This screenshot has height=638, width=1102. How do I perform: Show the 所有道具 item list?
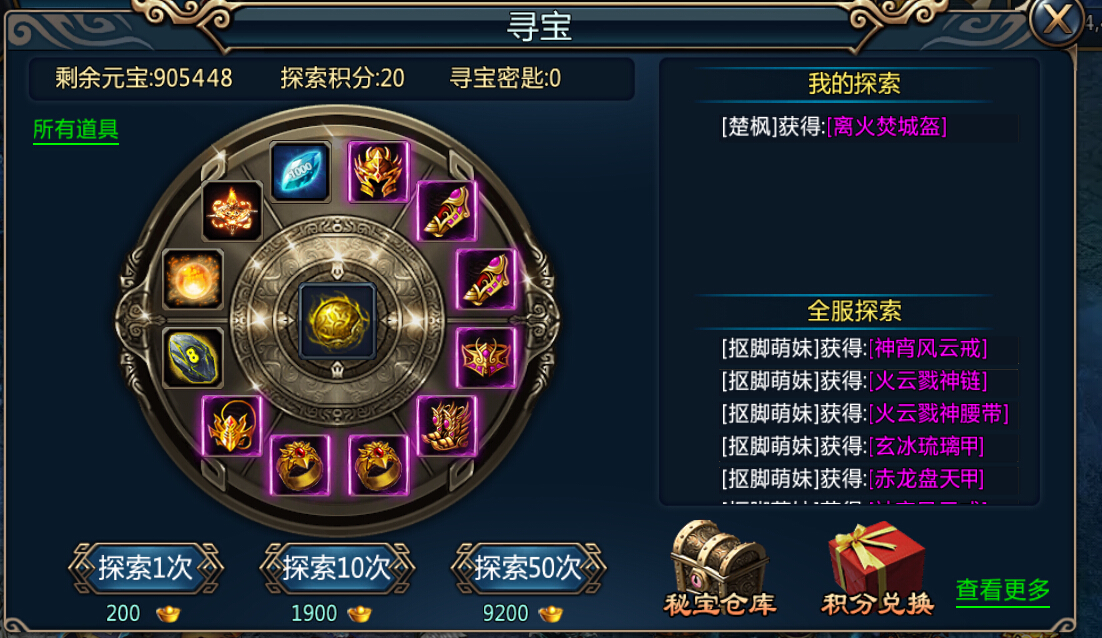click(x=76, y=130)
